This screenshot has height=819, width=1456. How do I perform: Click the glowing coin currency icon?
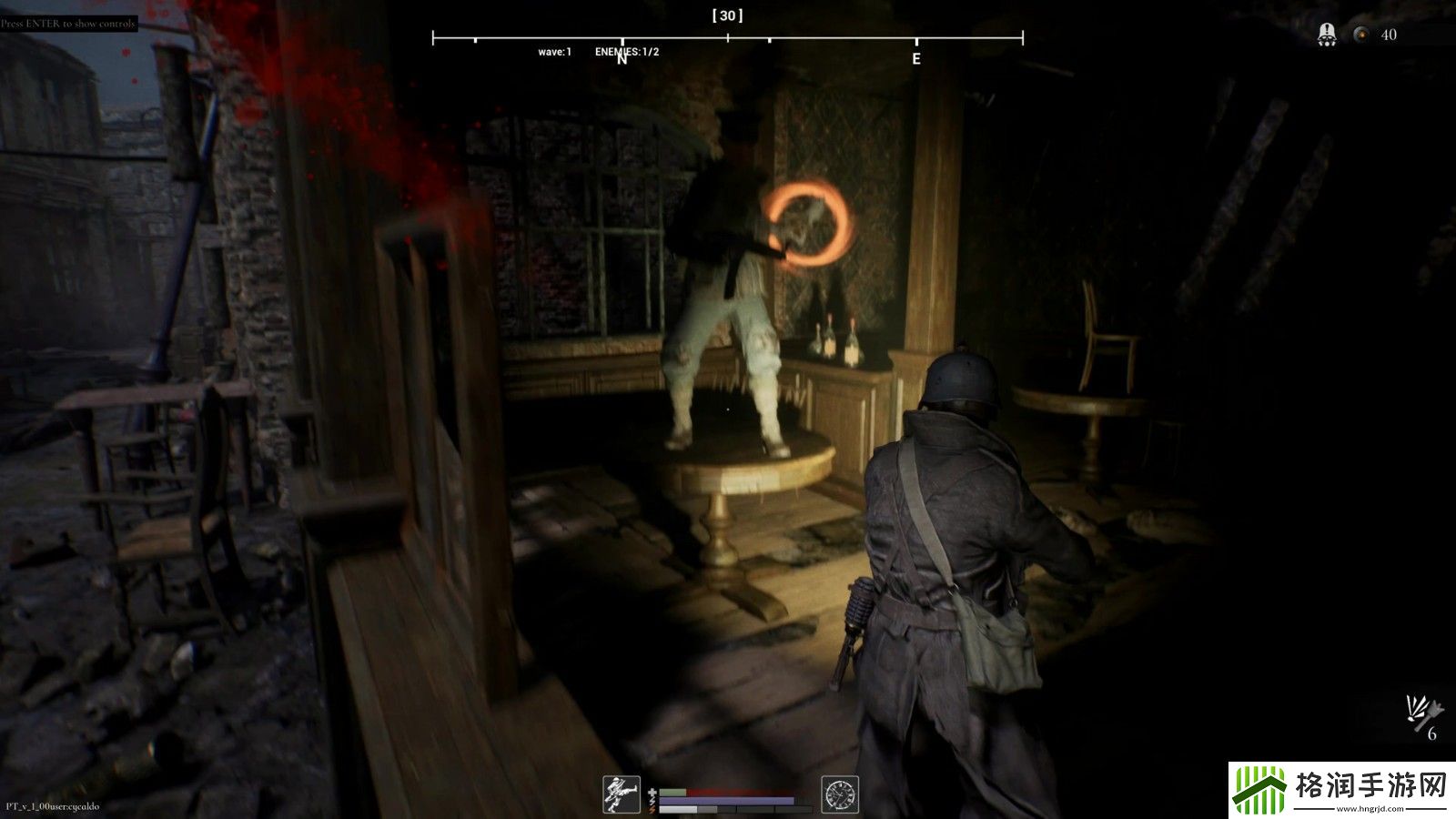[1361, 35]
